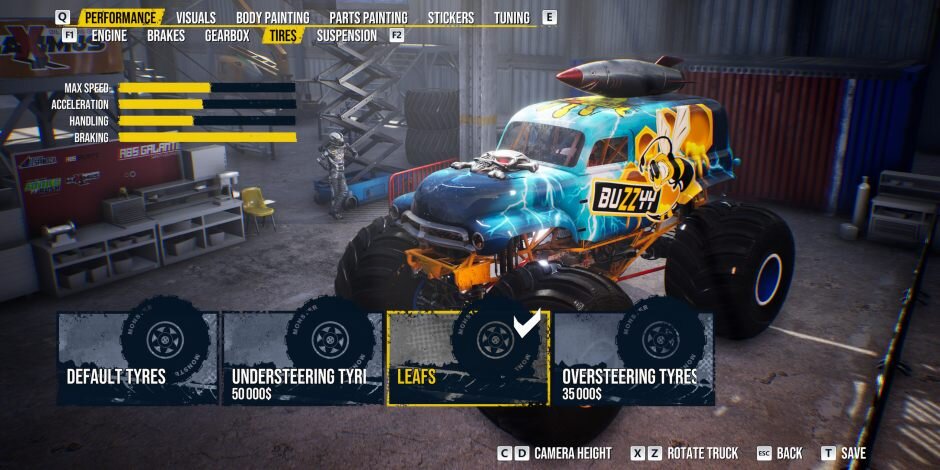Image resolution: width=940 pixels, height=470 pixels.
Task: Choose the Understeering Tyres upgrade
Action: click(x=302, y=358)
